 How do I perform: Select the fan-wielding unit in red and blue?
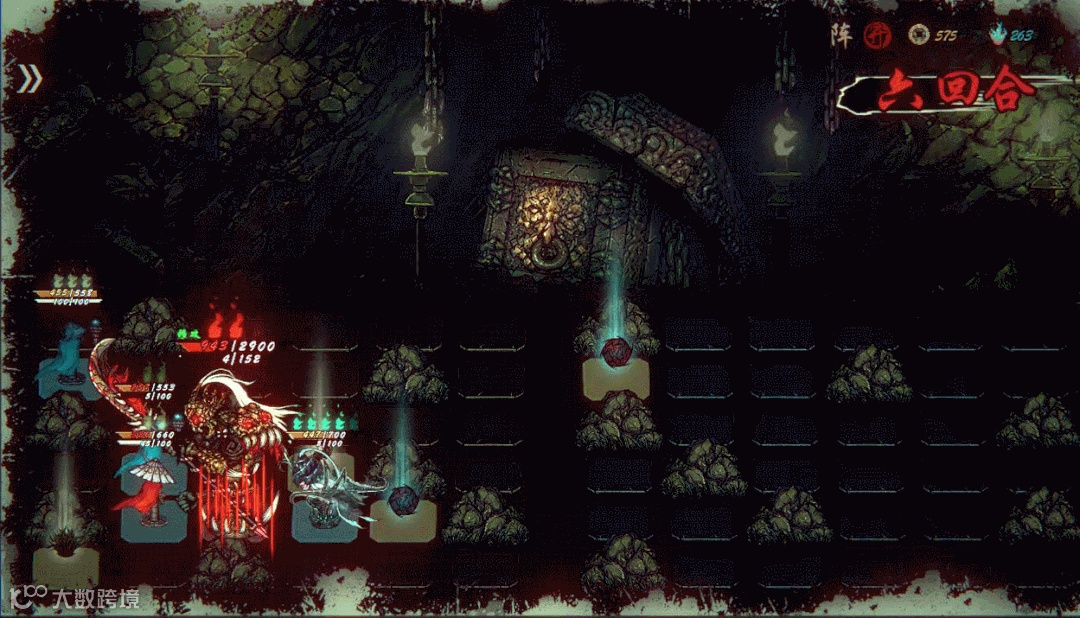coord(150,480)
